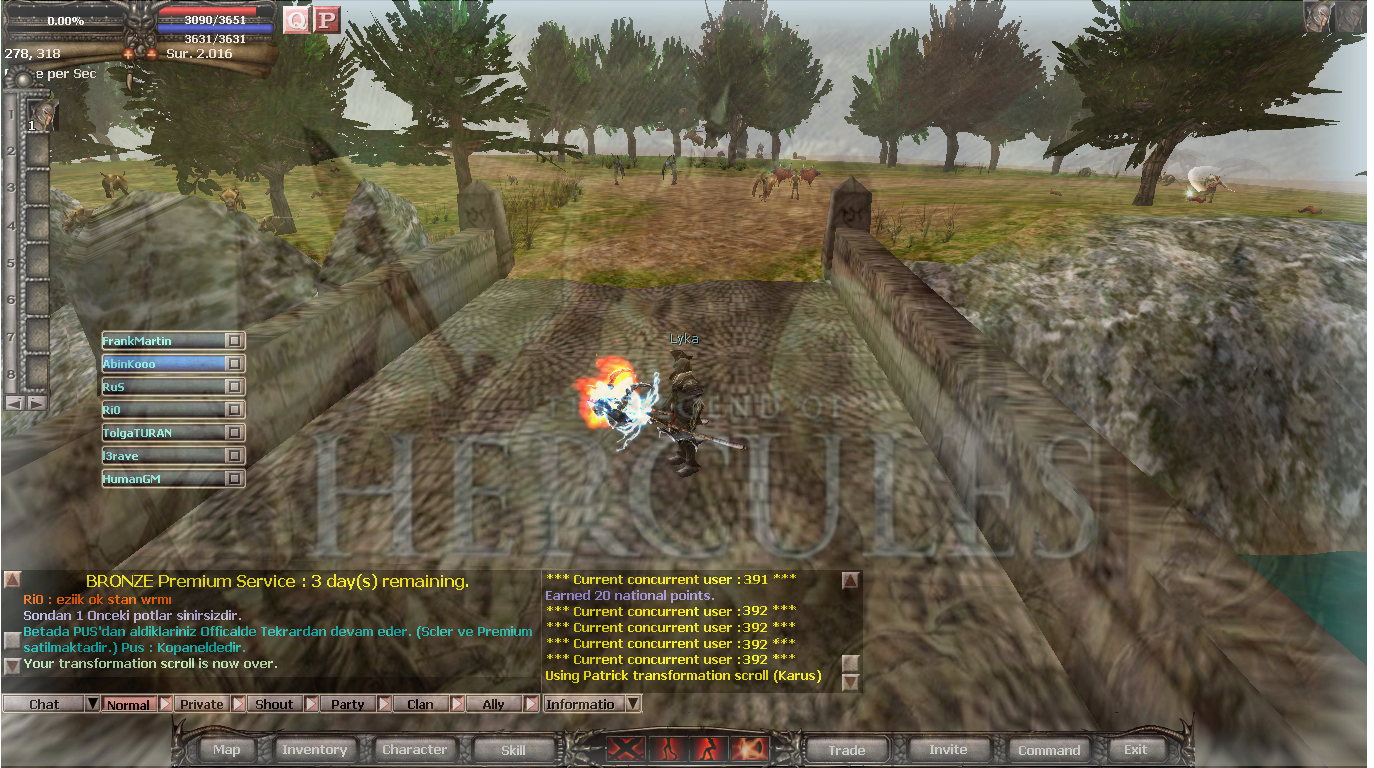
Task: Expand the Information chat dropdown
Action: 634,703
